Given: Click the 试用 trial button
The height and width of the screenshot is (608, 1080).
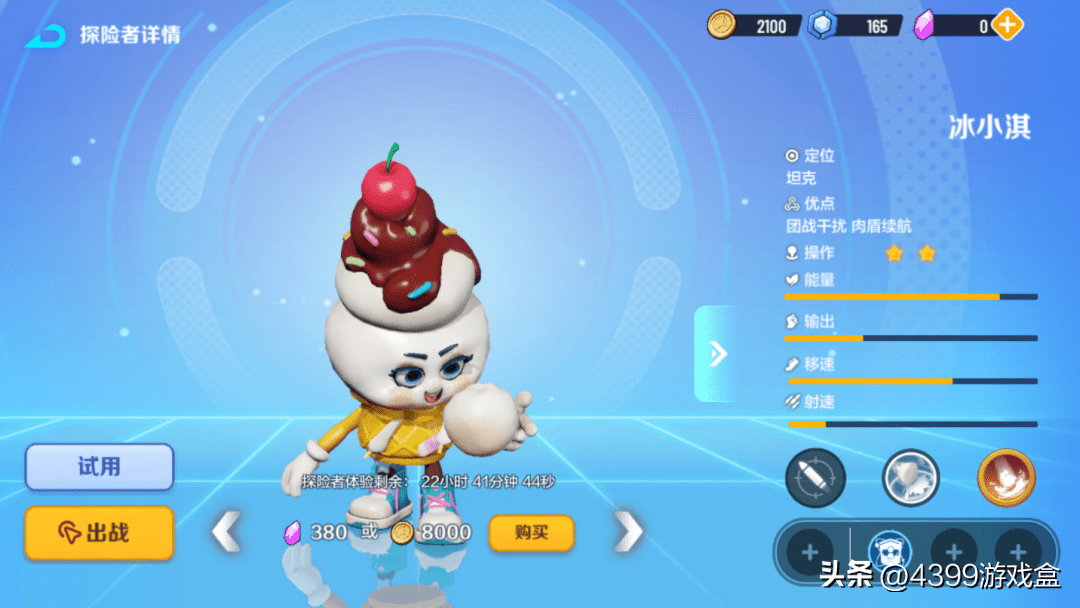Looking at the screenshot, I should click(x=99, y=467).
